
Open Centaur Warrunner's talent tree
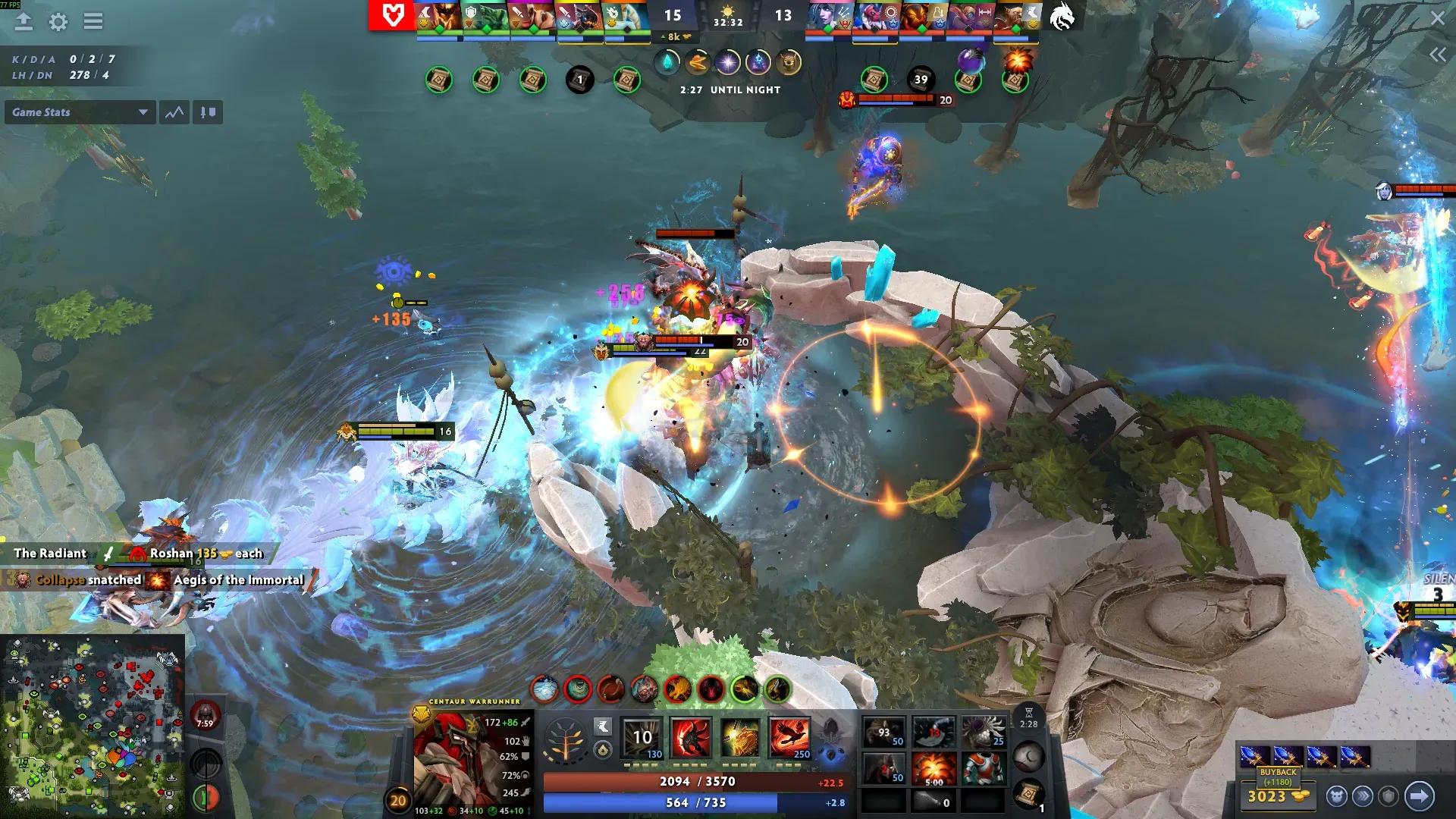(x=565, y=738)
